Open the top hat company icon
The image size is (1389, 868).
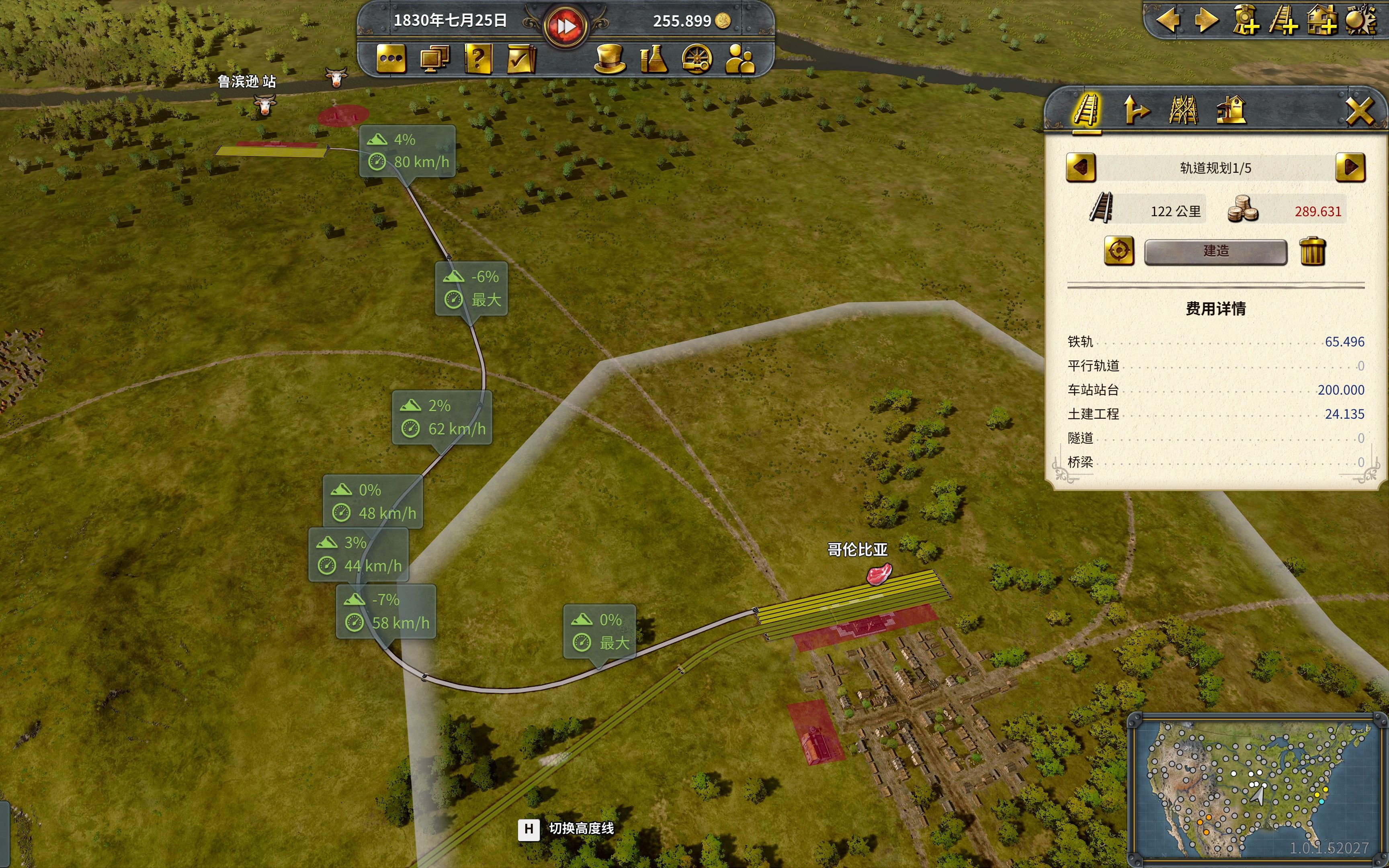(610, 59)
